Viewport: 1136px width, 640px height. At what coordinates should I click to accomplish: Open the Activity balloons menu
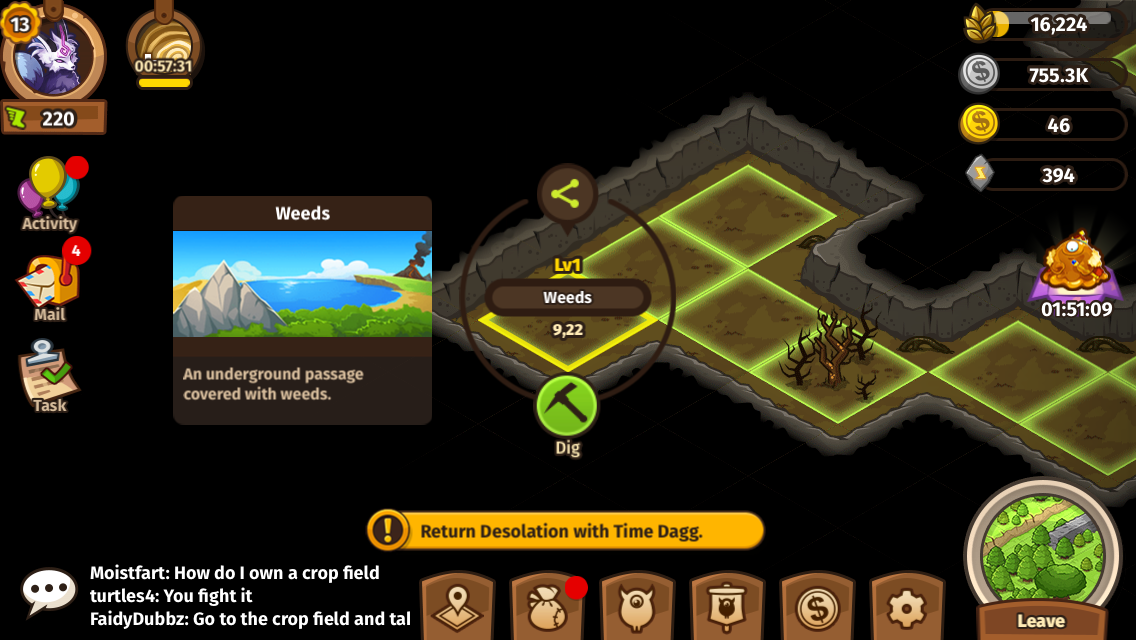click(x=50, y=191)
